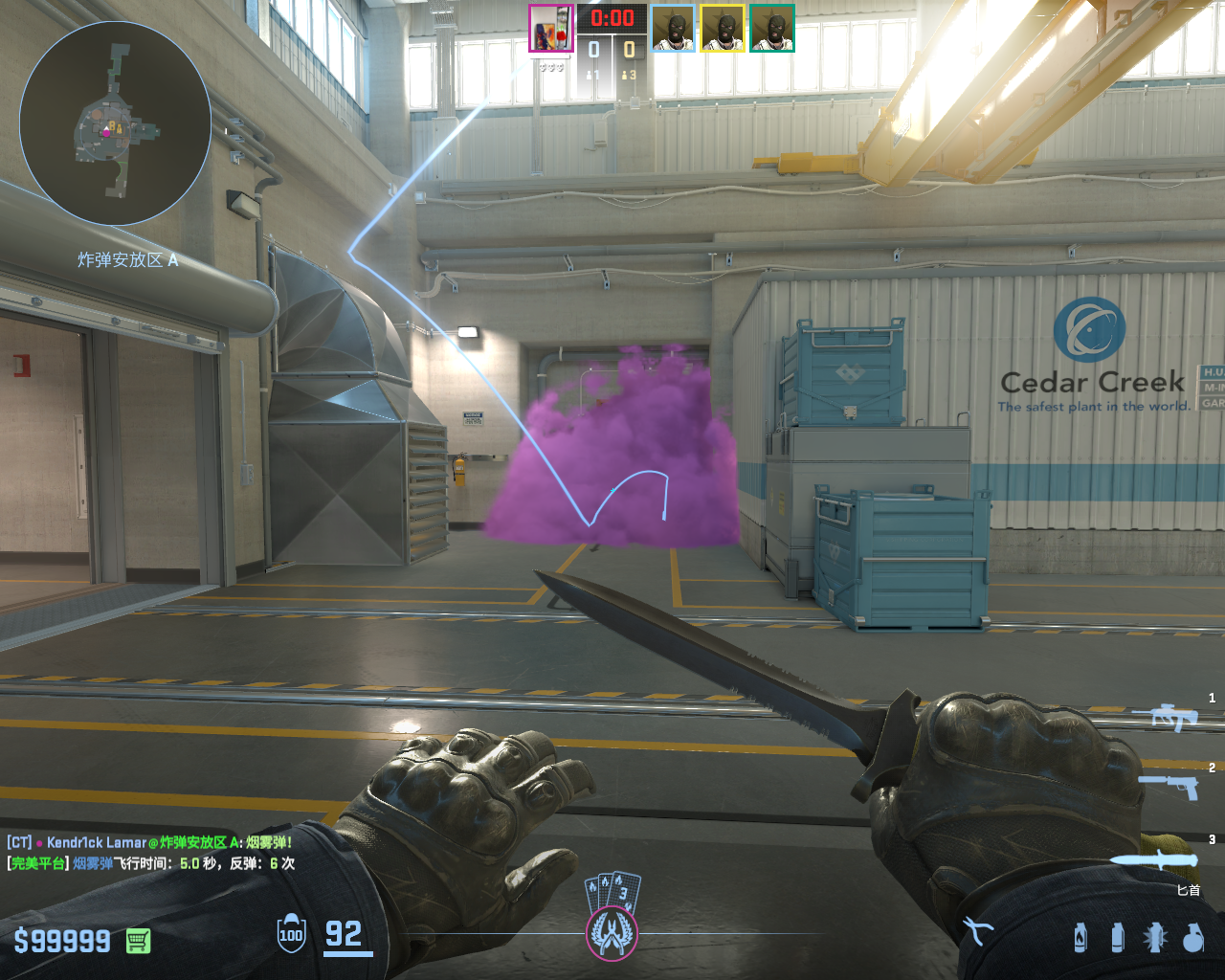Select the flashbang grenade icon

click(x=1155, y=937)
